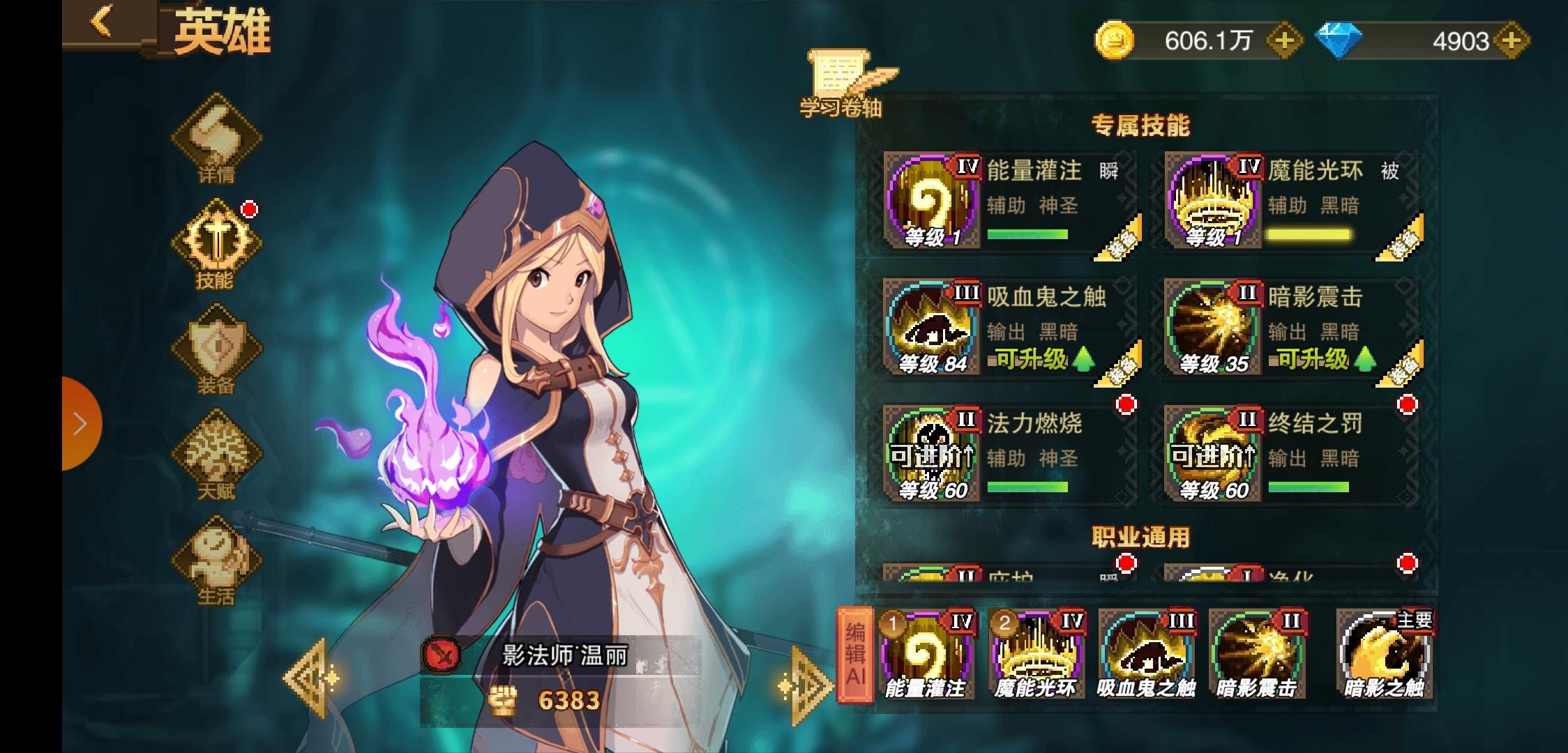
Task: Add more gold coins with plus button
Action: [x=1283, y=41]
